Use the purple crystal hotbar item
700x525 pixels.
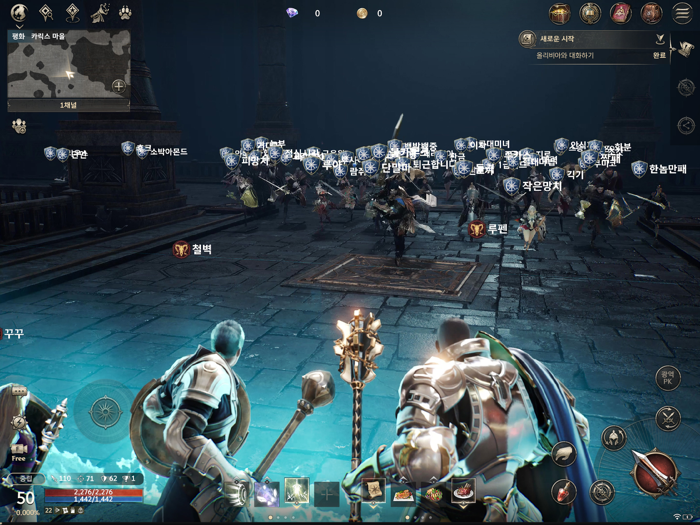pyautogui.click(x=267, y=492)
